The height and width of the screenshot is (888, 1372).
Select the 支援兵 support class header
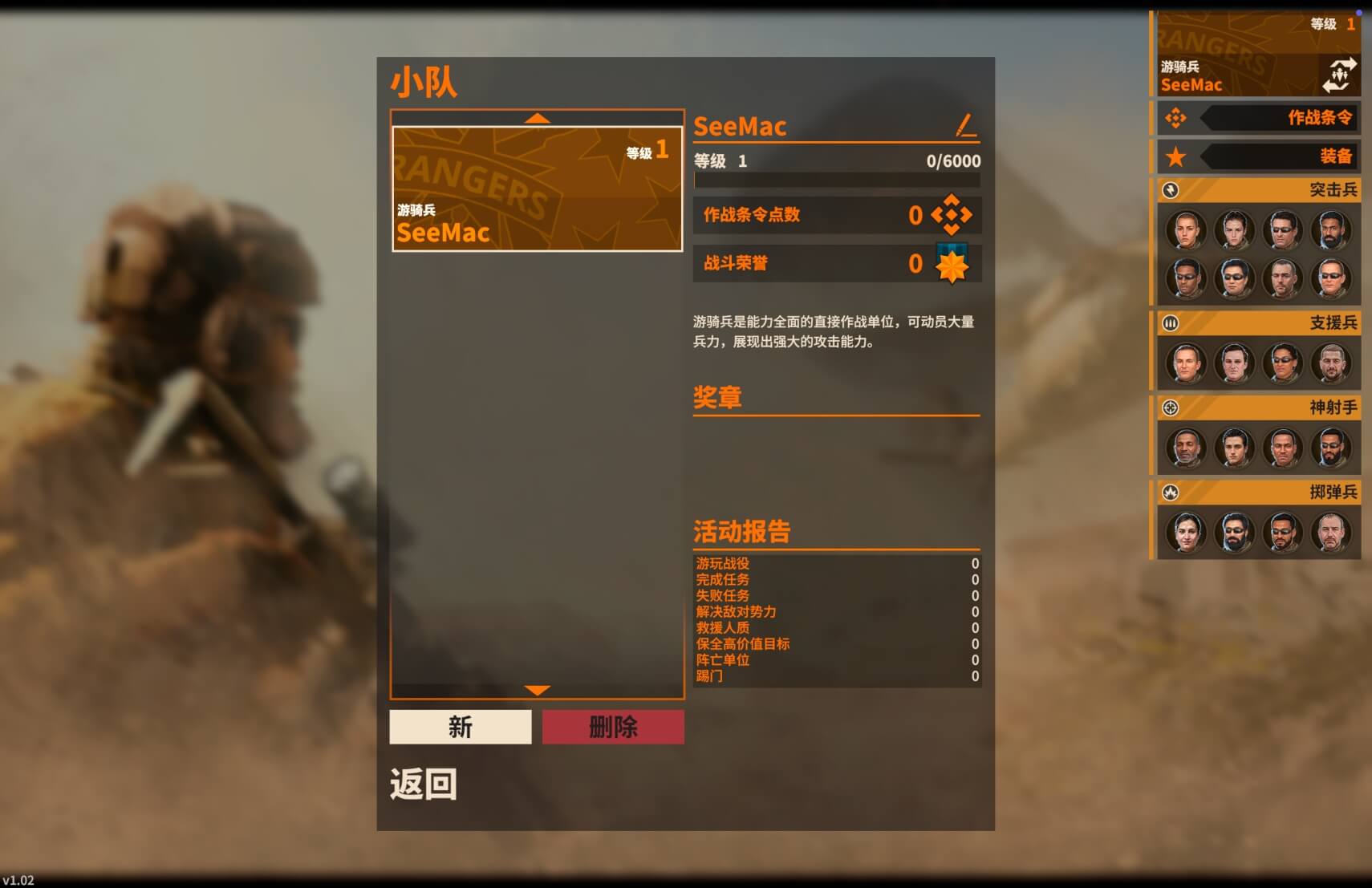[1257, 323]
